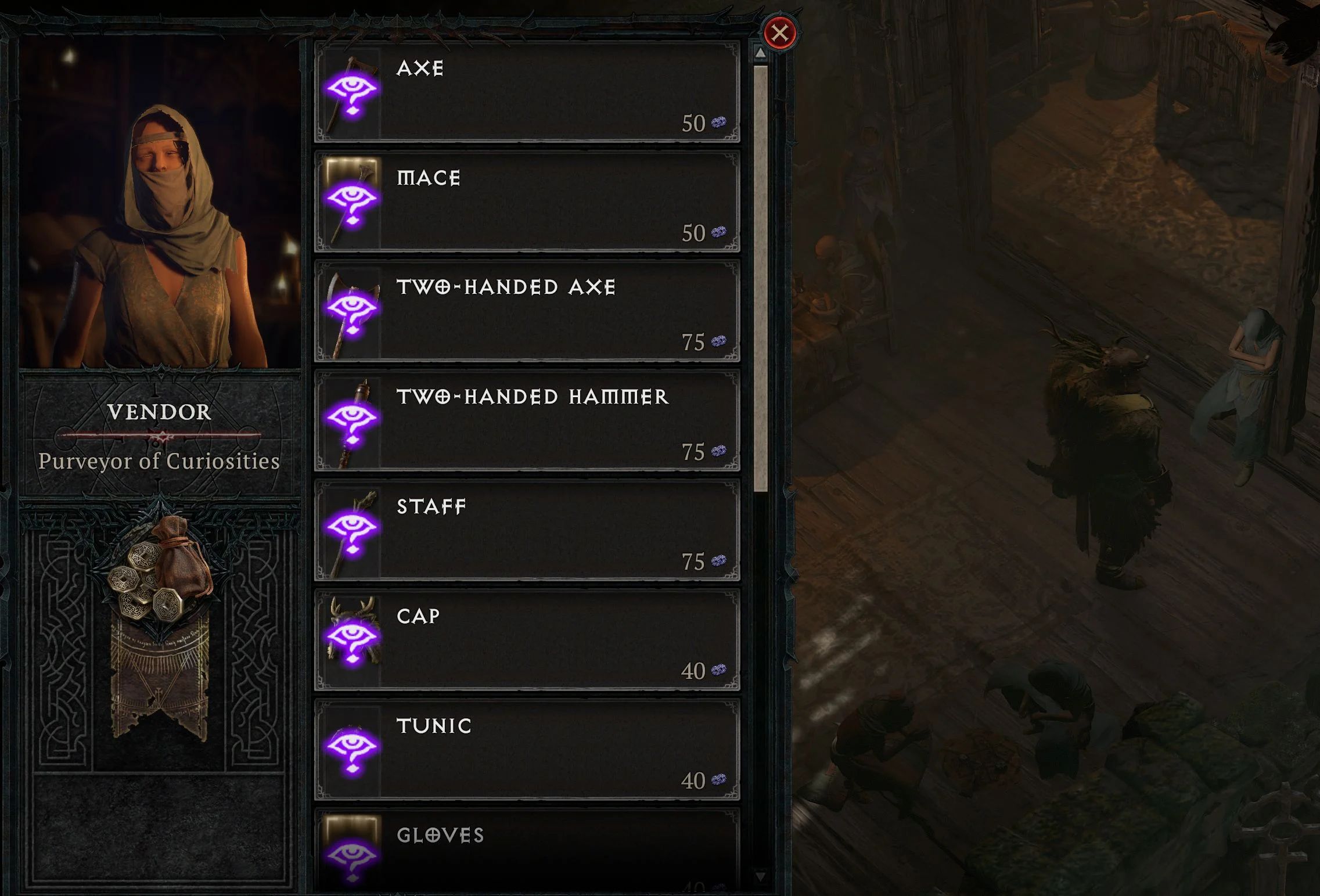Gamble on the Staff item
Screen dimensions: 1320x896
[527, 530]
